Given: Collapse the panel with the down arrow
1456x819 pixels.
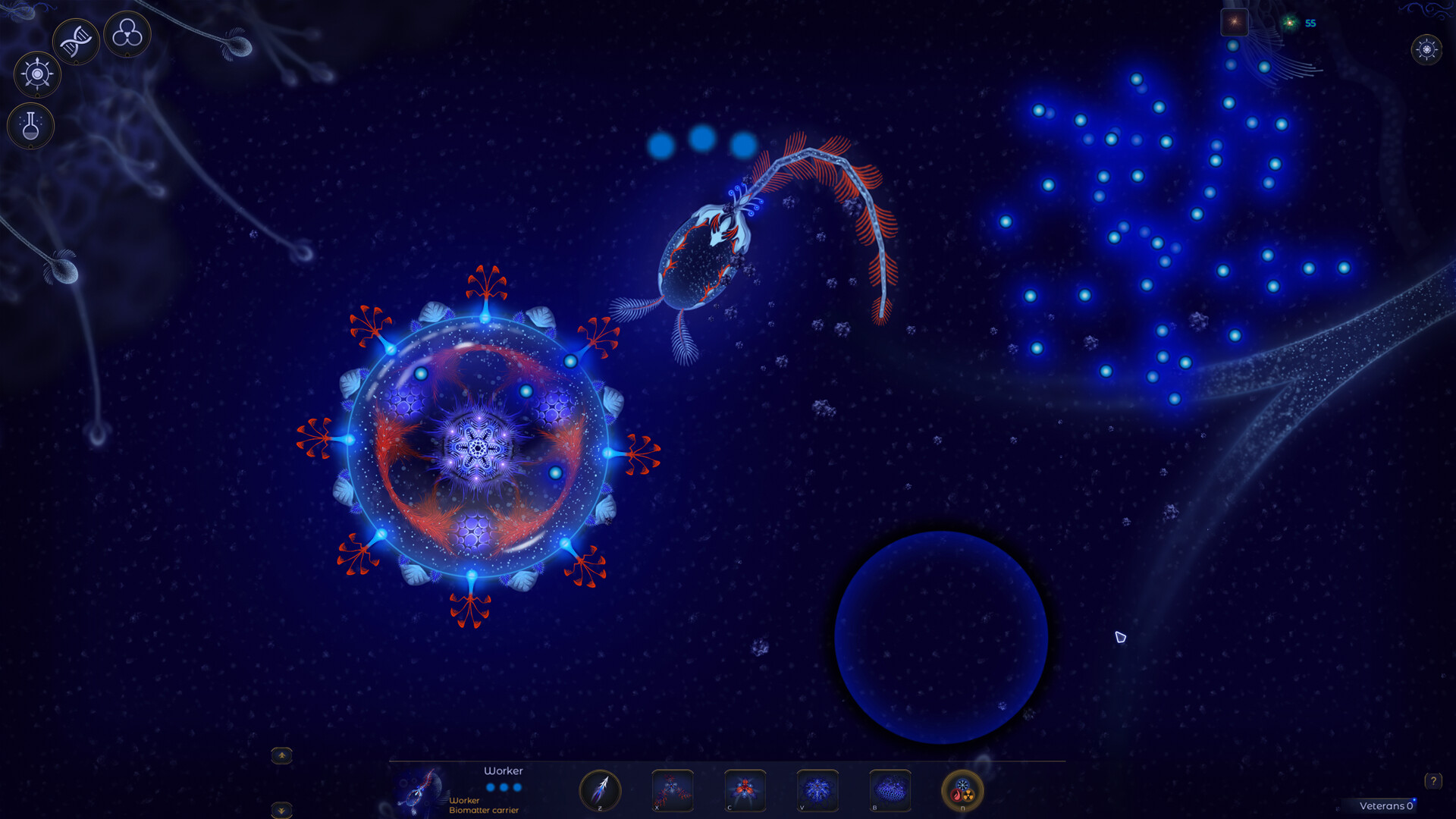Looking at the screenshot, I should [x=283, y=810].
